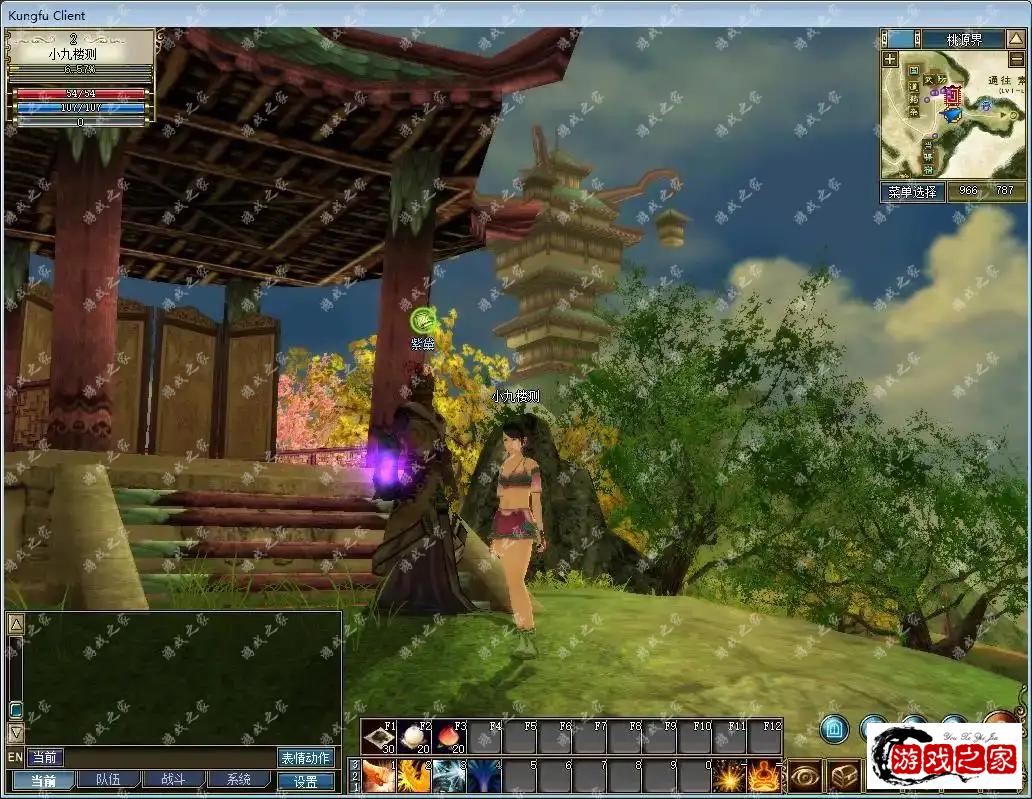Activate the fist strike skill in slot 1
1032x799 pixels.
(x=378, y=776)
